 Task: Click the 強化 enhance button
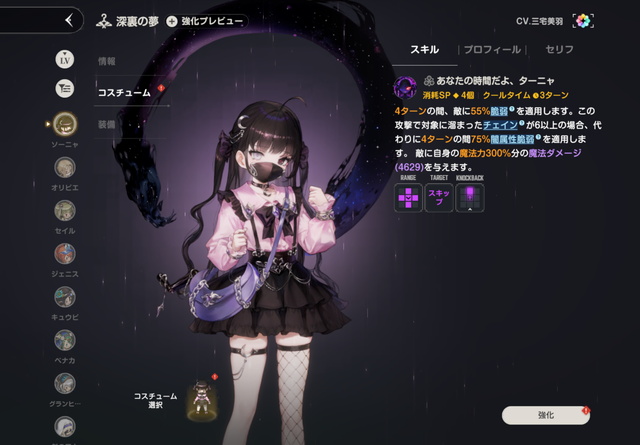(545, 413)
